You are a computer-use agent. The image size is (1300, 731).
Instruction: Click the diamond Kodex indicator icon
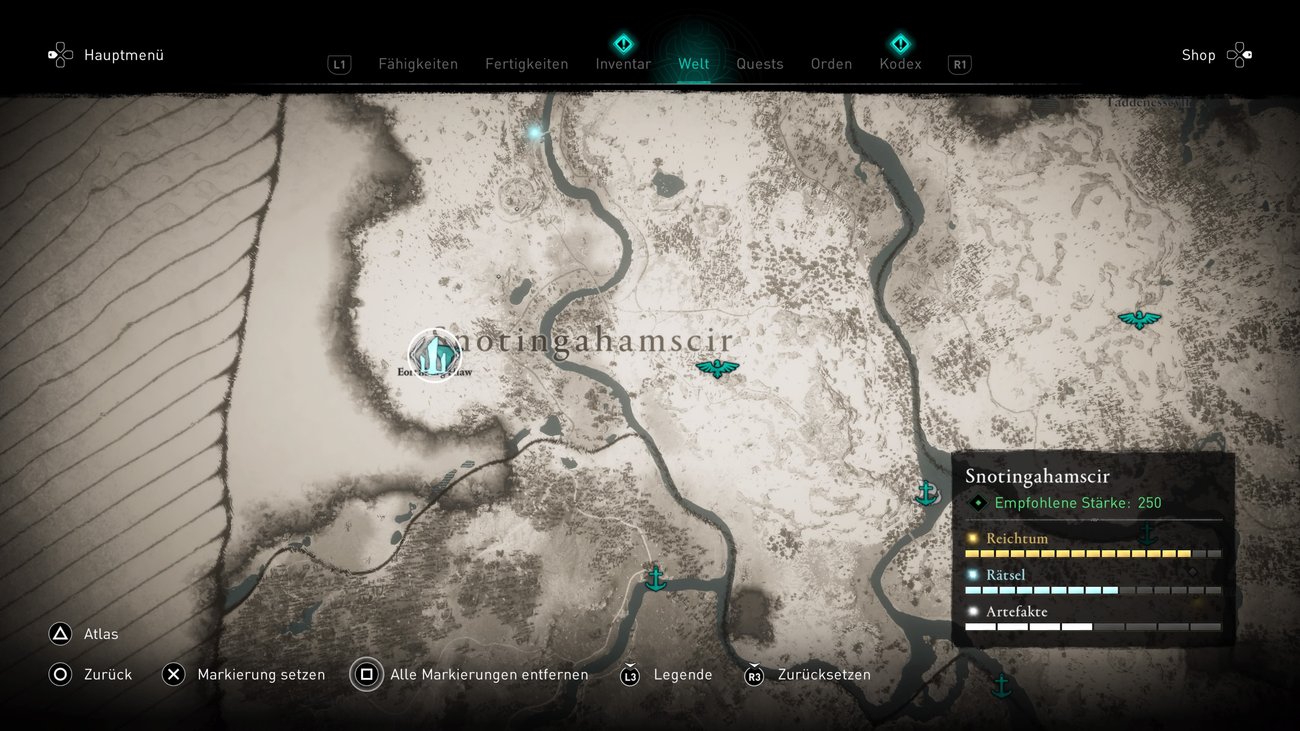[x=900, y=43]
